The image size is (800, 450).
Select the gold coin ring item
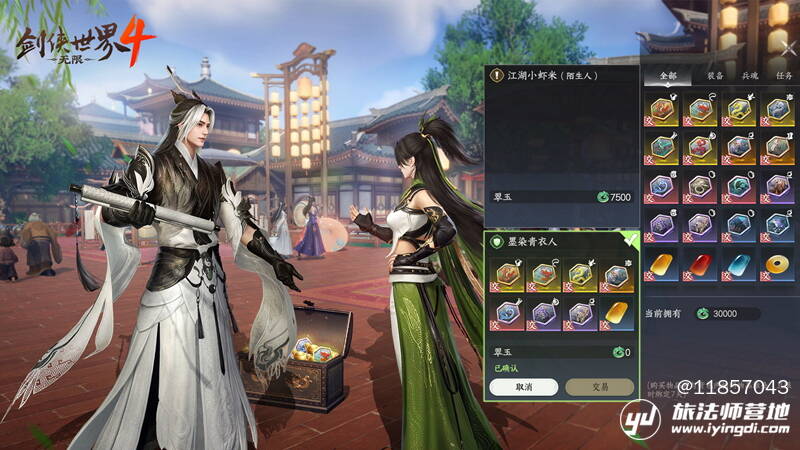click(776, 264)
